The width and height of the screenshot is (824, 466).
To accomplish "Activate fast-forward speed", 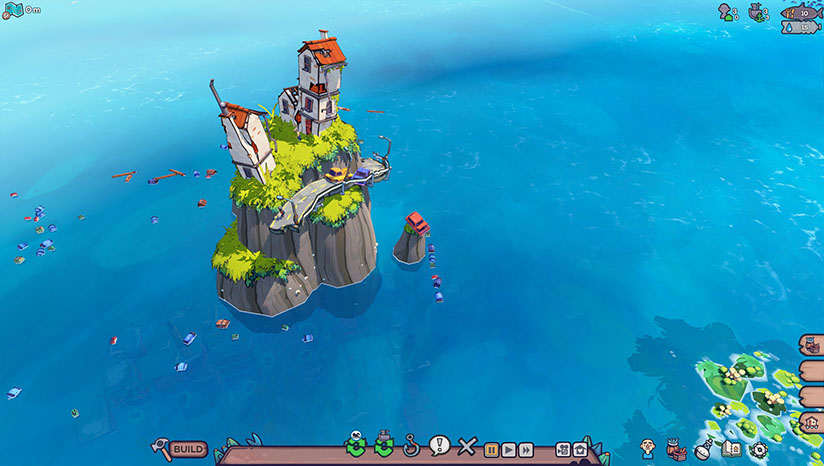I will [x=526, y=450].
